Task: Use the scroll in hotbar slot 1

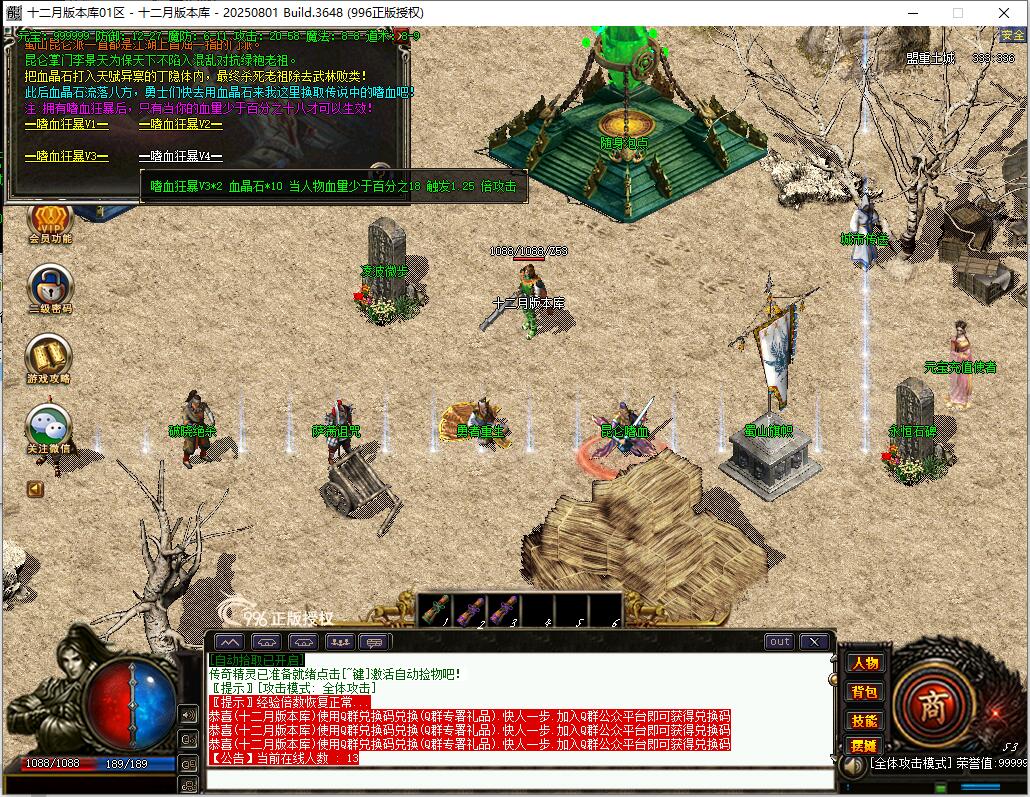Action: click(435, 609)
